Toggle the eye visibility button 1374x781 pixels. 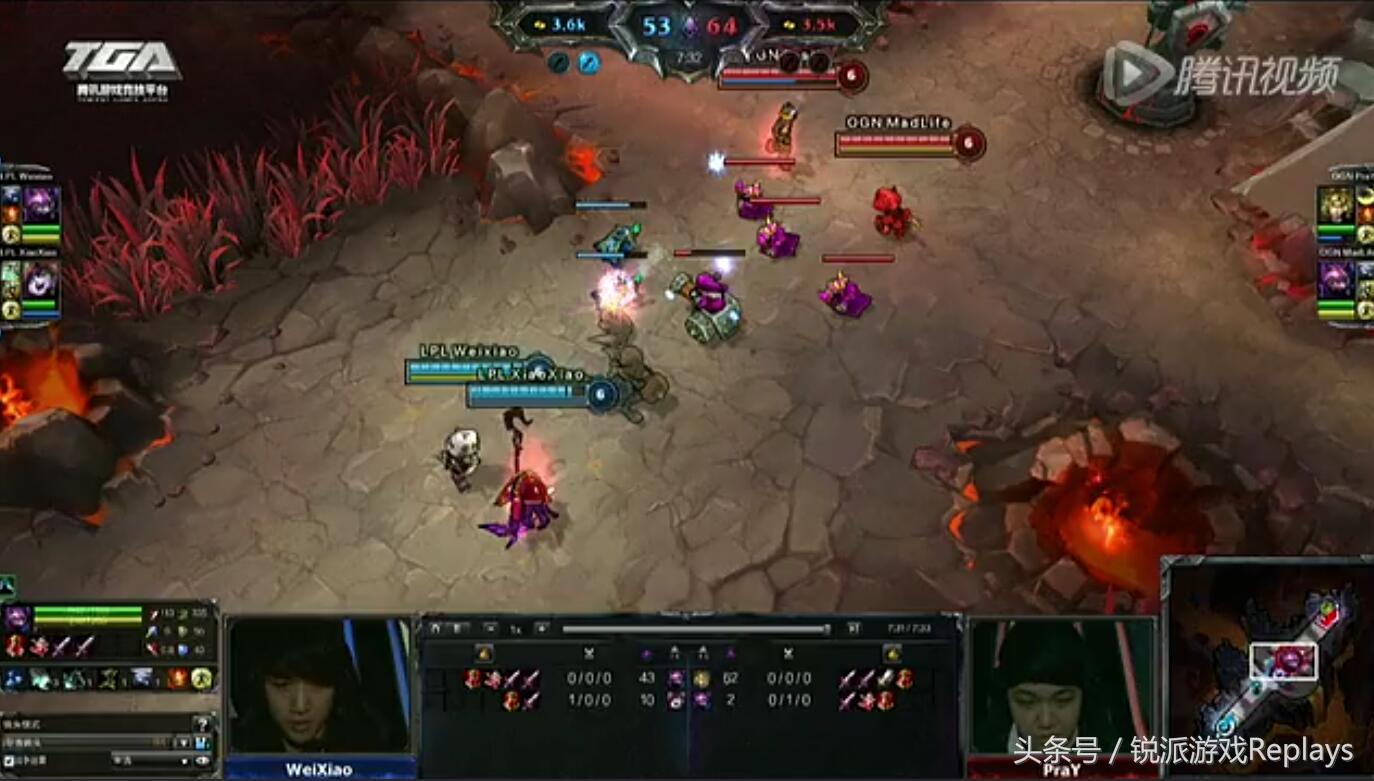203,761
